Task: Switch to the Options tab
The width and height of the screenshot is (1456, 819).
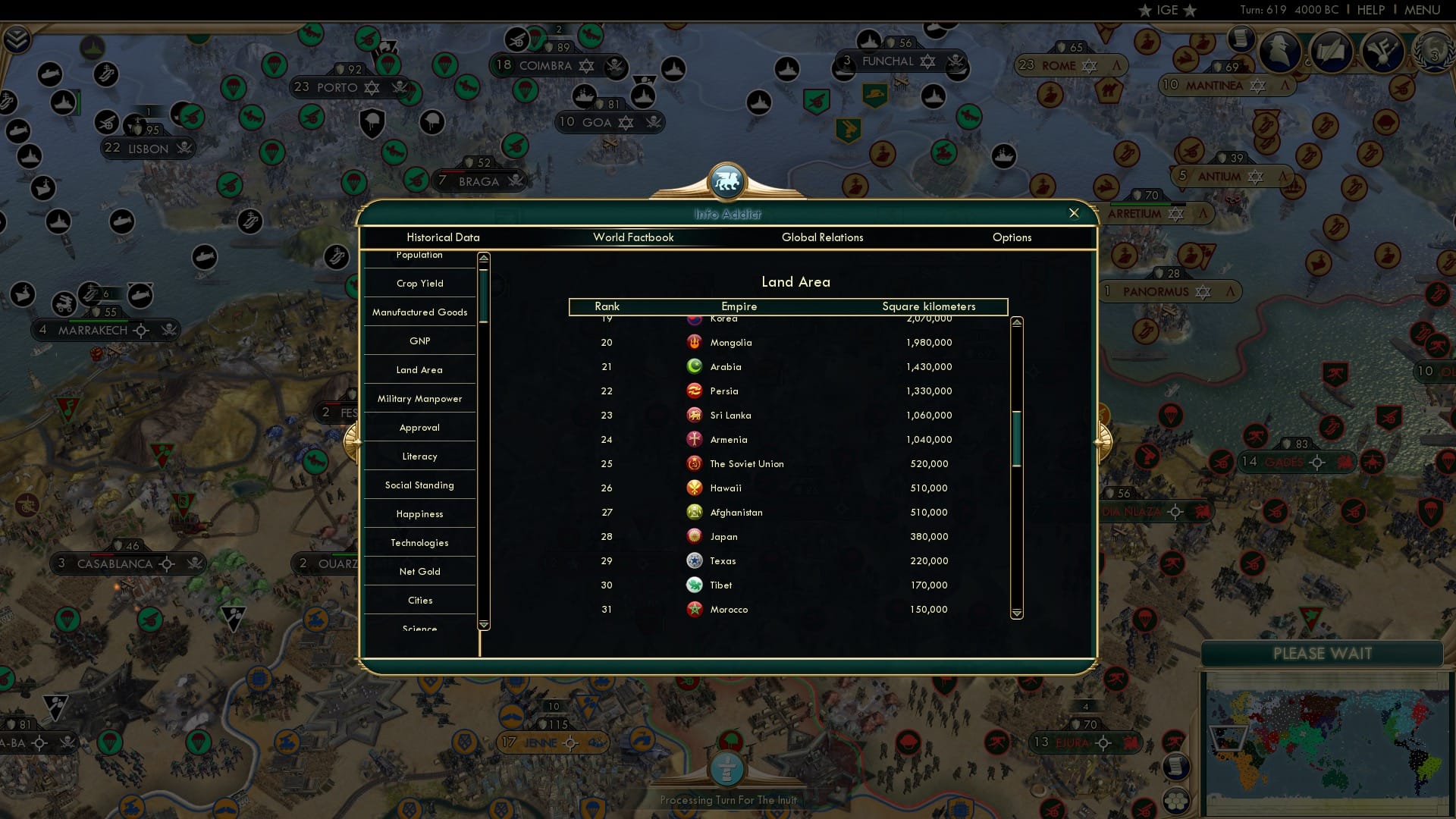Action: point(1012,237)
